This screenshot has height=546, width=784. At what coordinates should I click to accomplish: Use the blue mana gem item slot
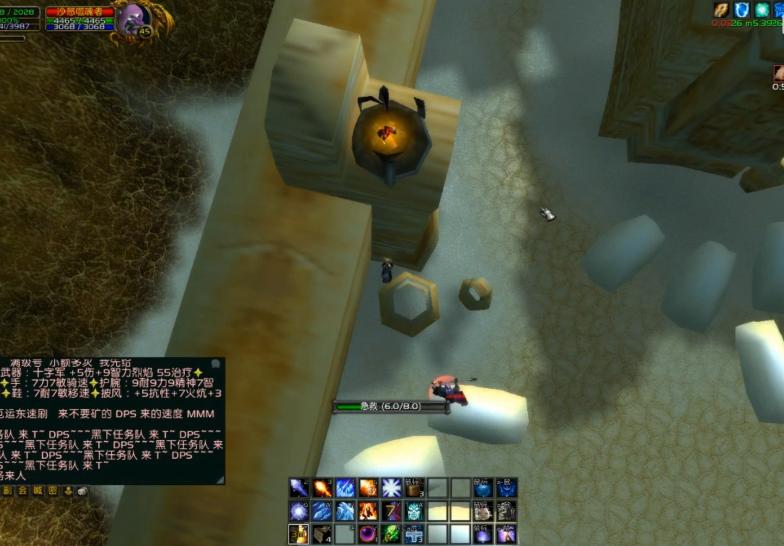pos(483,488)
